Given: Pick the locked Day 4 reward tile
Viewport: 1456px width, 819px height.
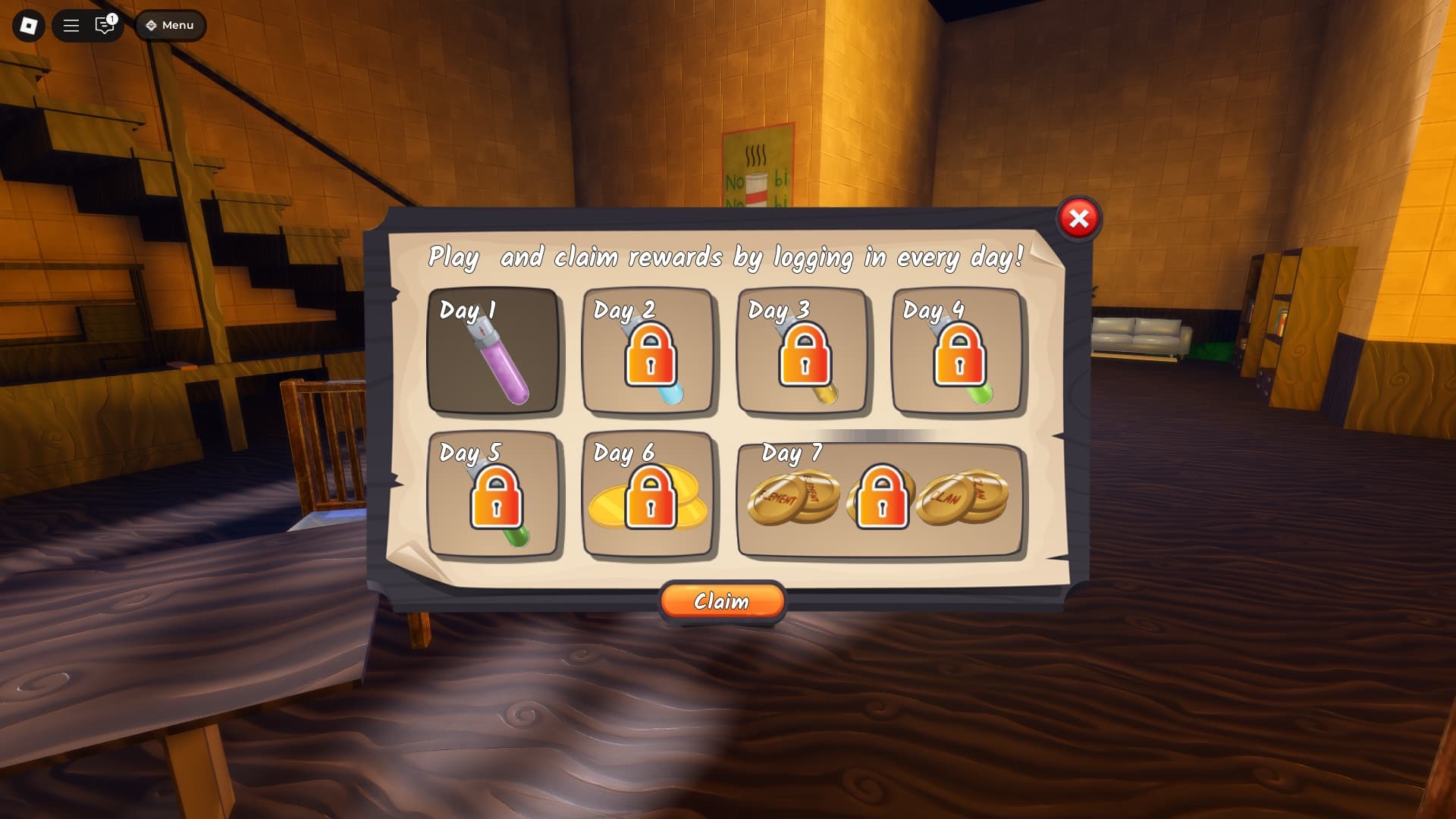Looking at the screenshot, I should tap(958, 351).
